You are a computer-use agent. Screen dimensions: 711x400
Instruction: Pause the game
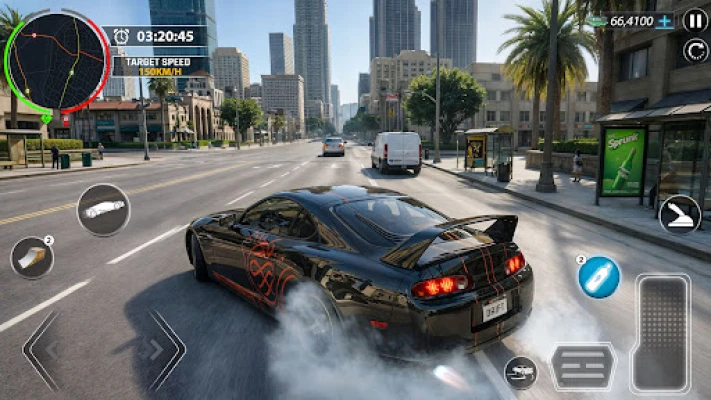pyautogui.click(x=695, y=20)
